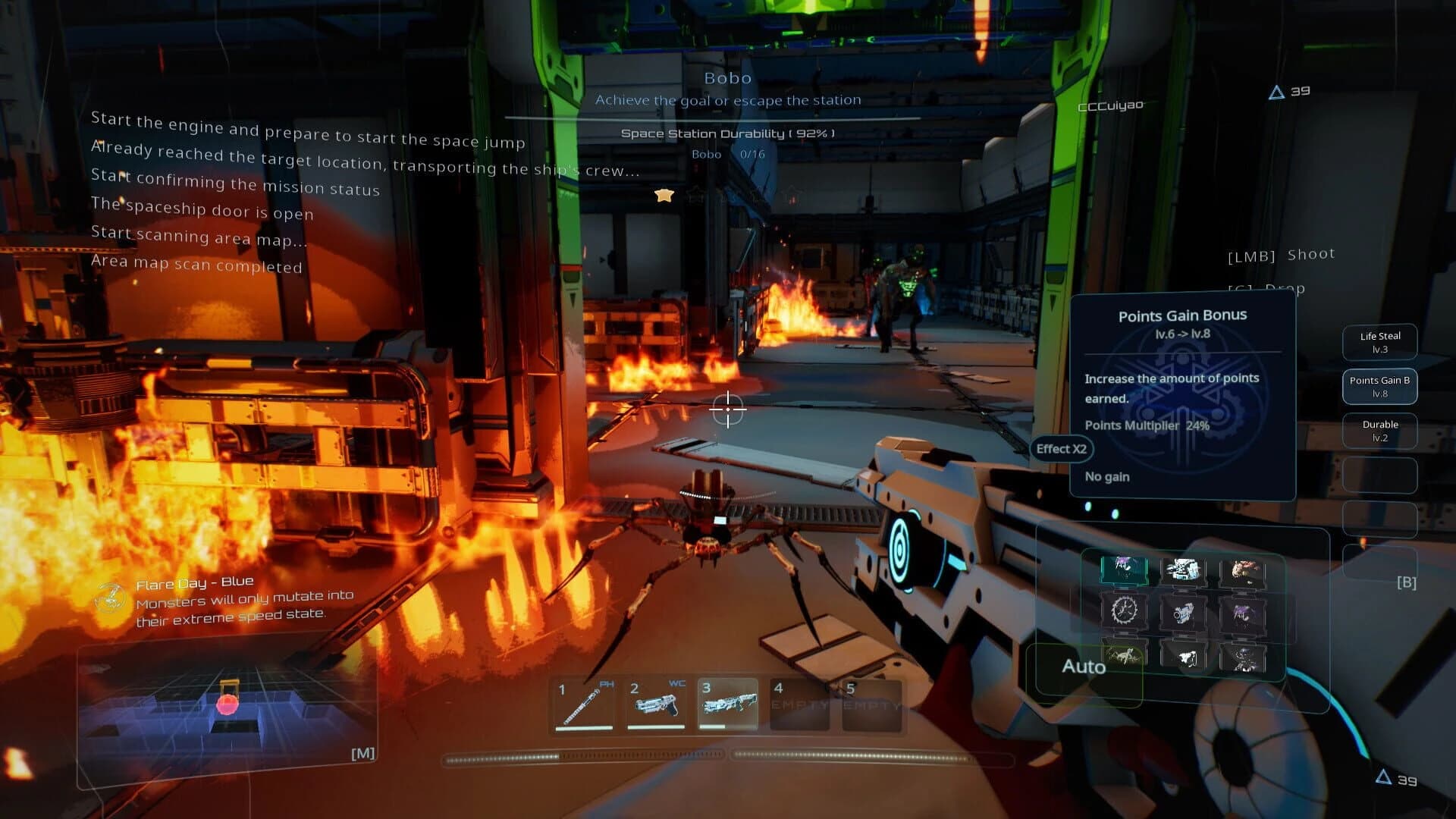This screenshot has height=819, width=1456.
Task: Select the weapon slot 1 baton tab
Action: tap(585, 705)
